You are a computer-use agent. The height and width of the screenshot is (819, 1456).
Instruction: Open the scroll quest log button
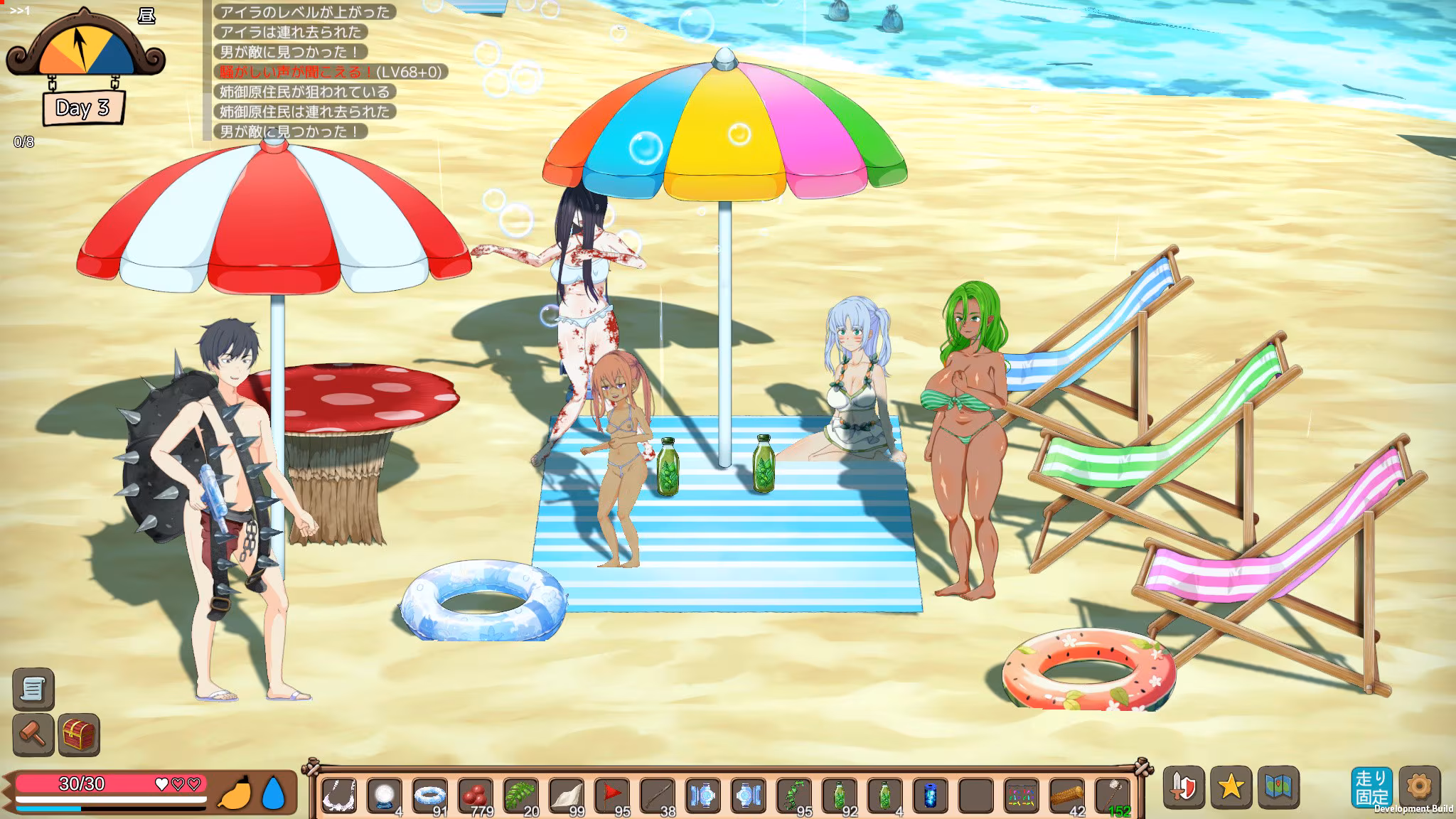33,689
